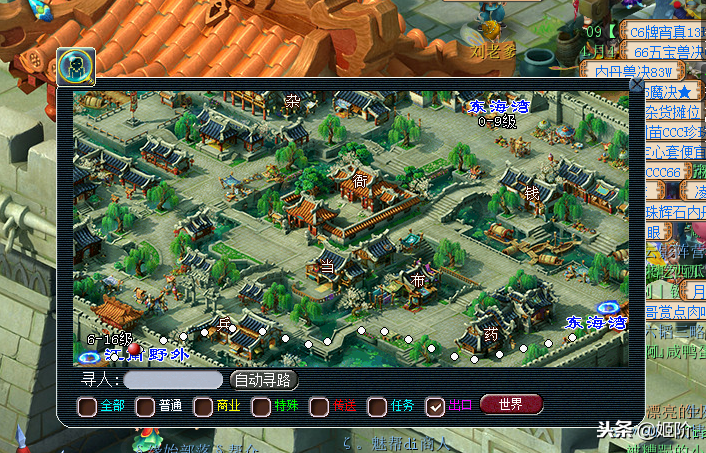
Task: Select the upper 东海湾 0-9级 exit label
Action: 498,107
